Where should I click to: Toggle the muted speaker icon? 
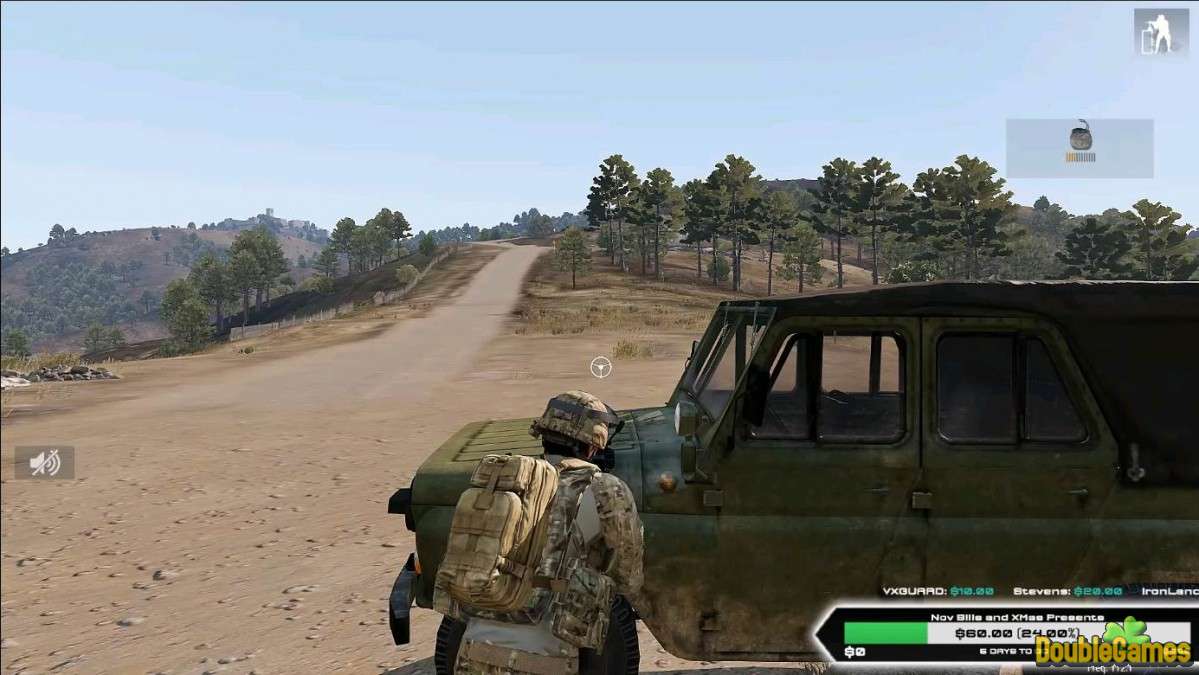click(44, 462)
